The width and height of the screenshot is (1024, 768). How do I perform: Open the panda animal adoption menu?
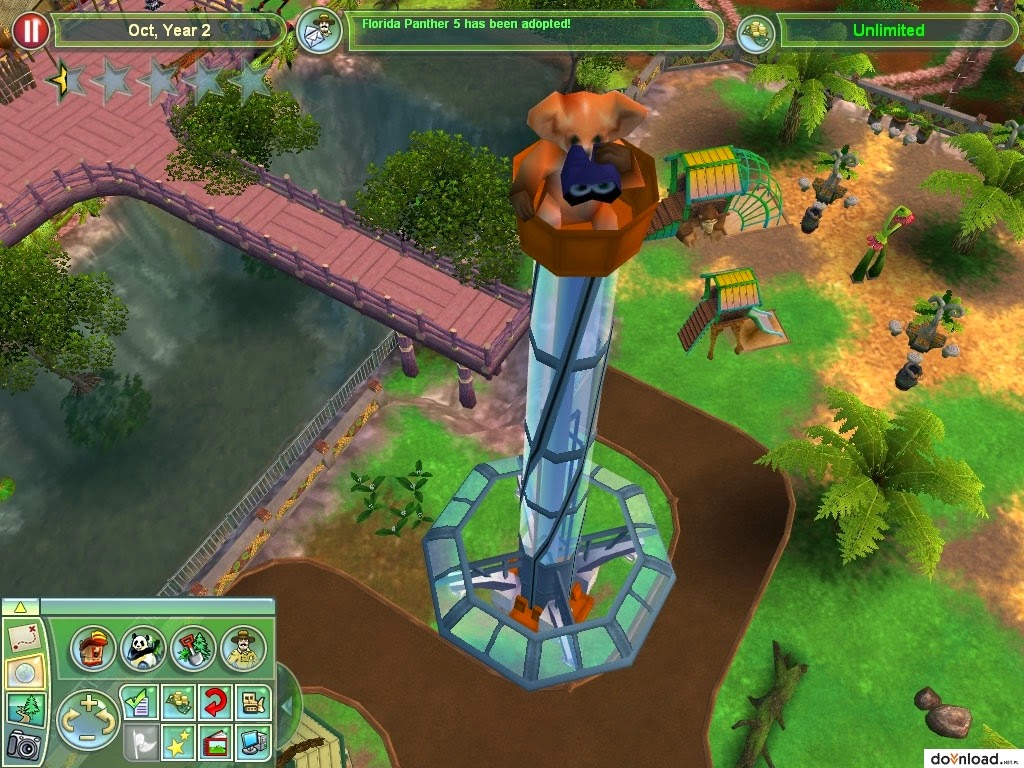(x=142, y=649)
